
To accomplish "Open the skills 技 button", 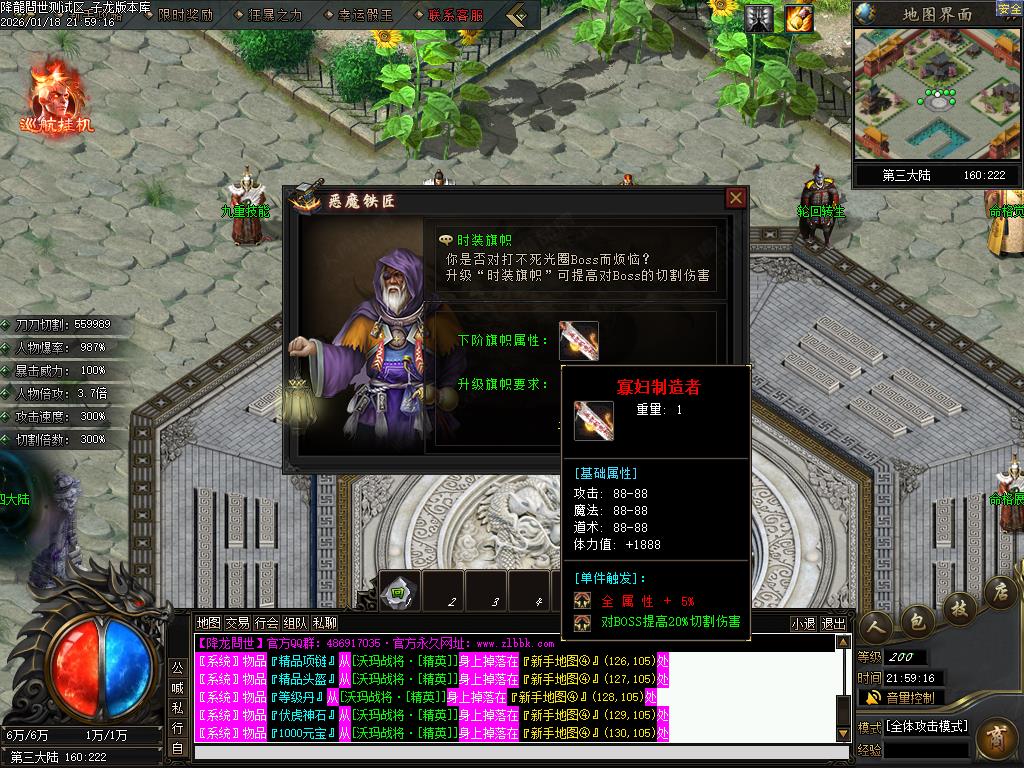I will [958, 605].
